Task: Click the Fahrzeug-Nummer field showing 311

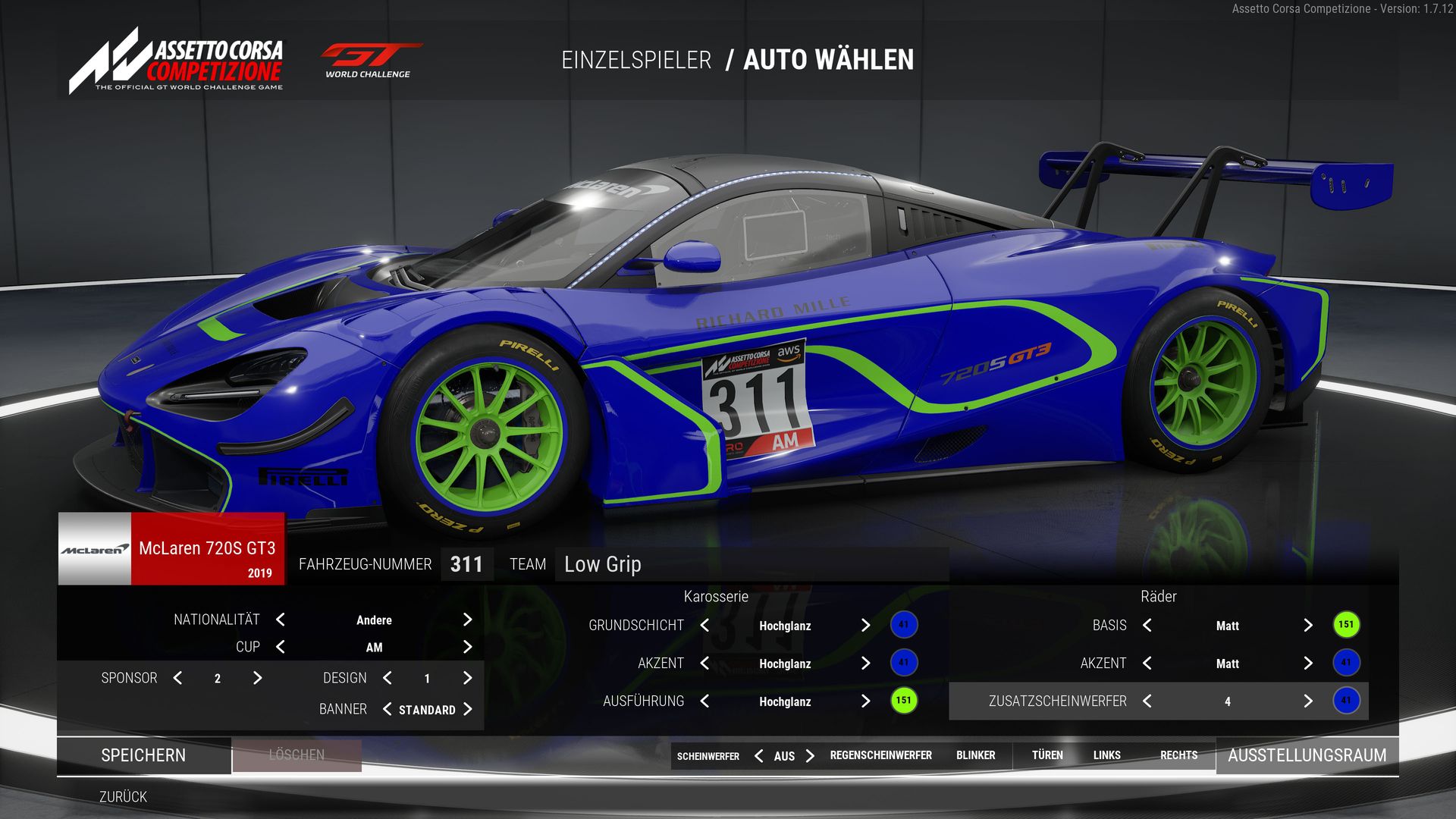Action: [x=466, y=564]
